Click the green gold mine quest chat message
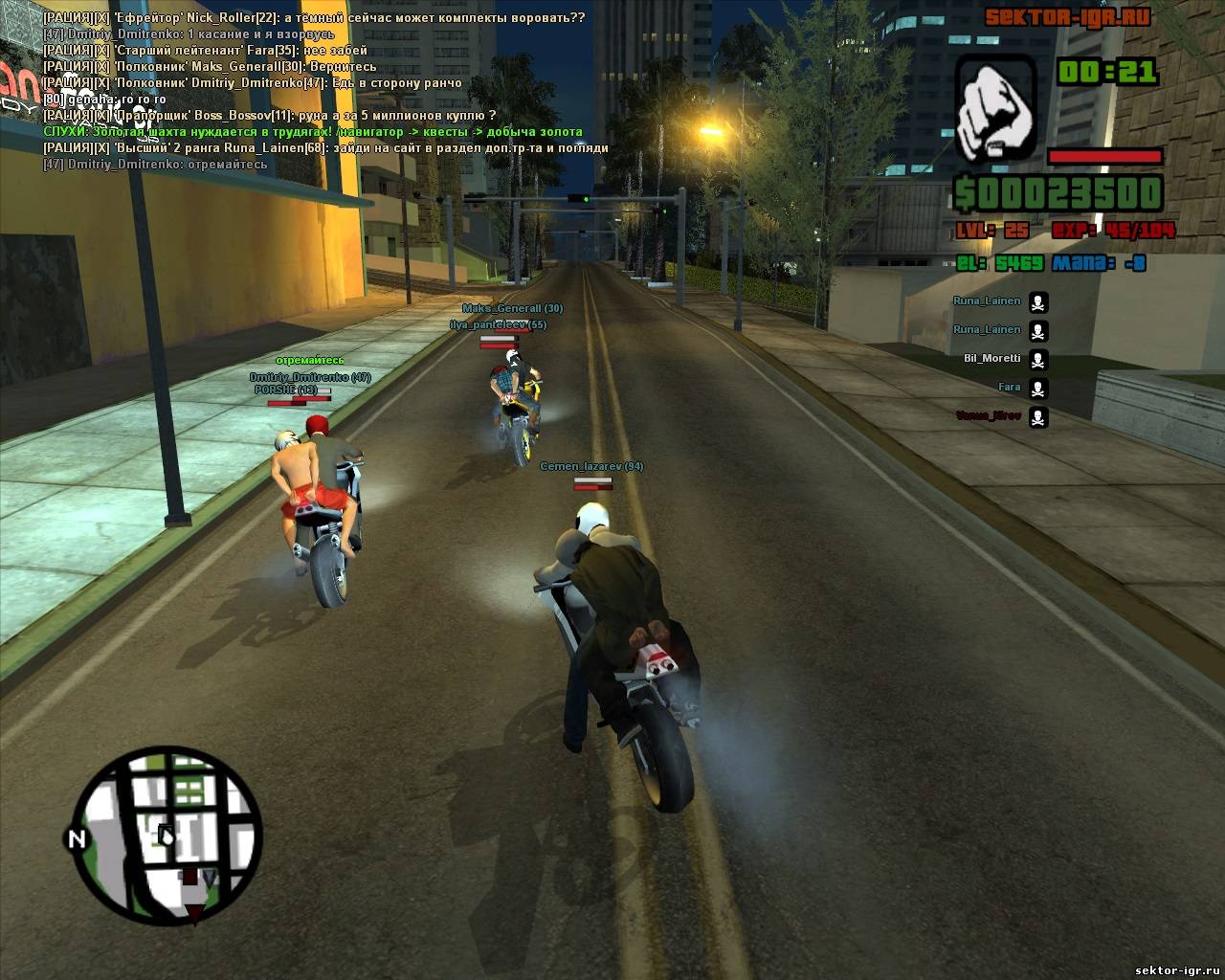Screen dimensions: 1225x980 pos(313,132)
